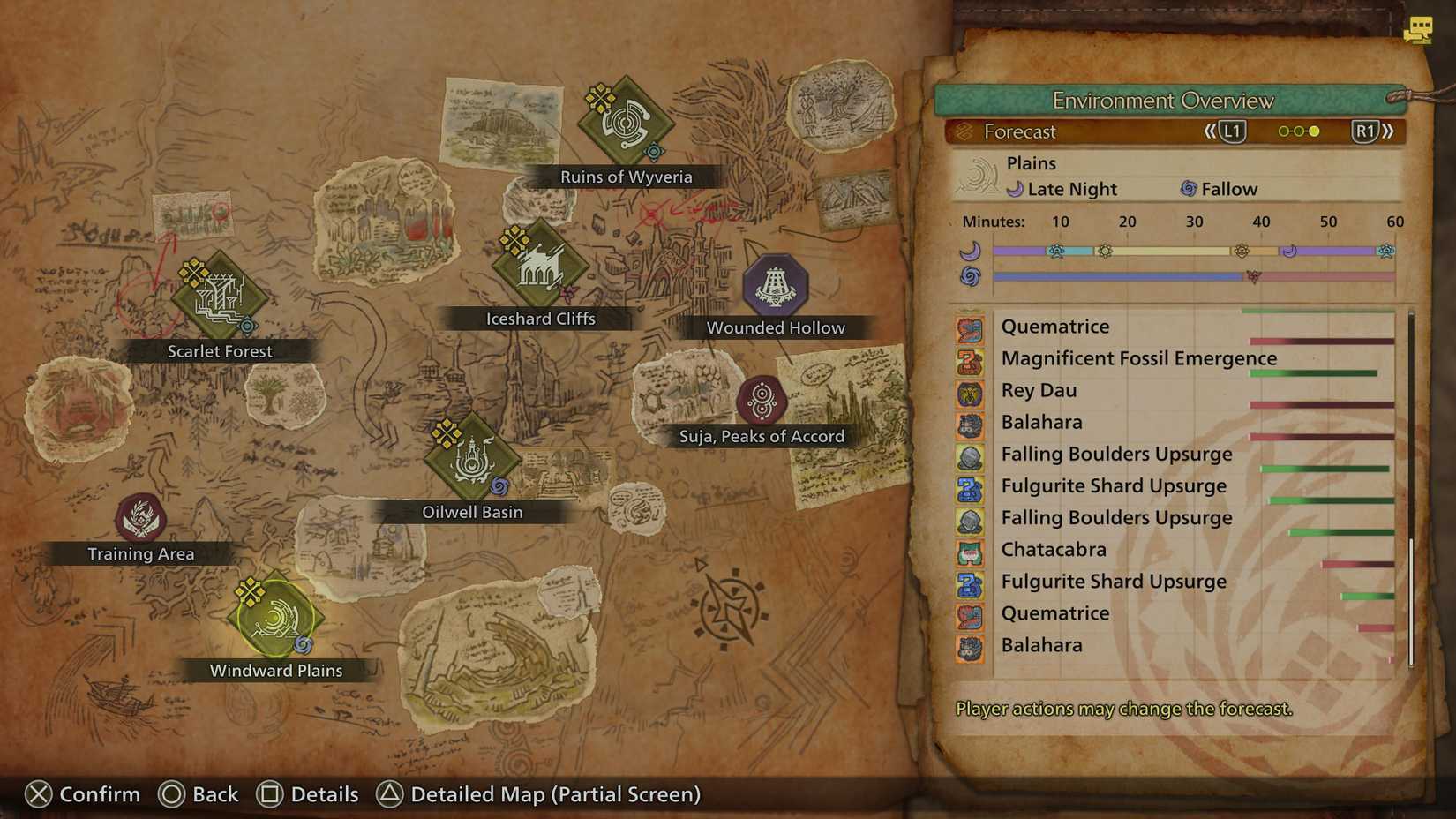The image size is (1456, 819).
Task: Open the Wounded Hollow location icon
Action: (x=775, y=284)
